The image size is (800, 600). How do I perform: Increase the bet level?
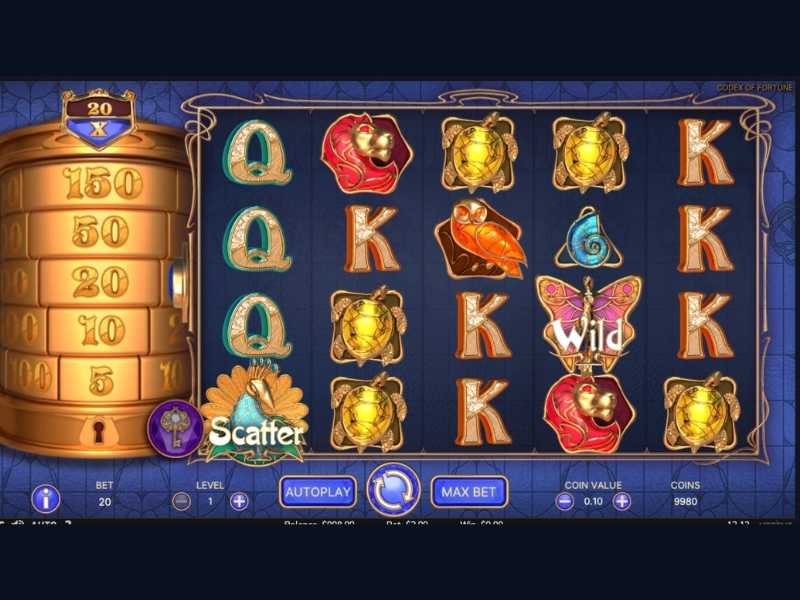[x=239, y=501]
